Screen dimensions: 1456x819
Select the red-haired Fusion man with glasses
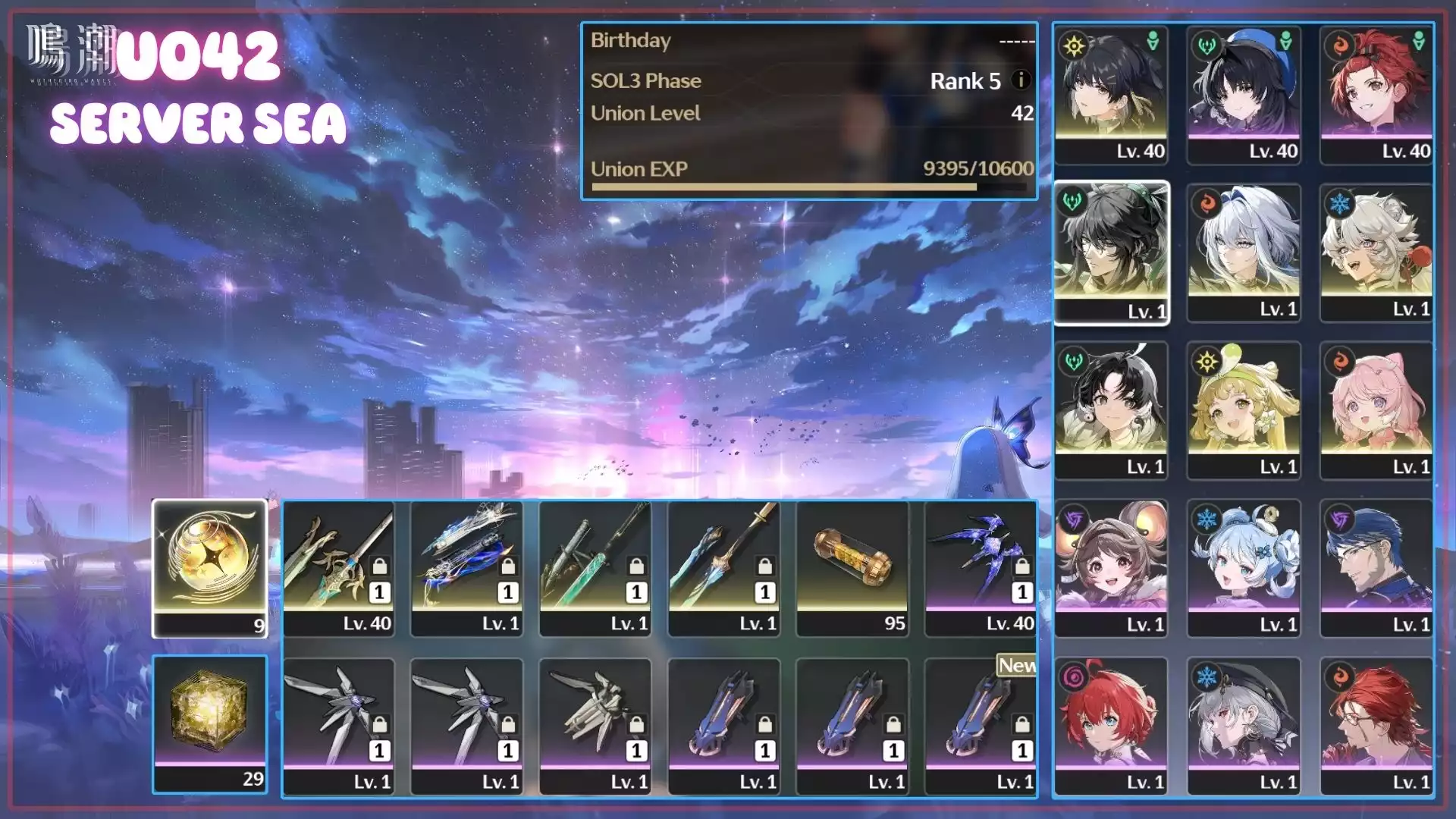(x=1376, y=726)
